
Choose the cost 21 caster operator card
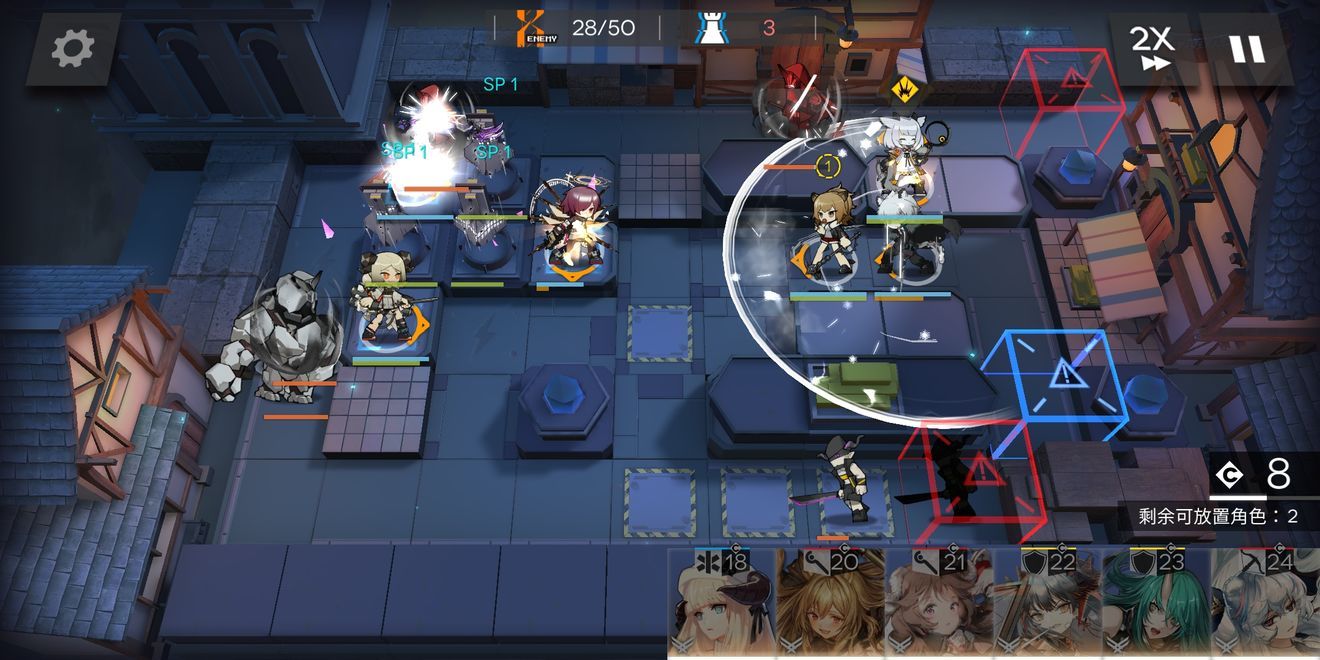[x=939, y=604]
